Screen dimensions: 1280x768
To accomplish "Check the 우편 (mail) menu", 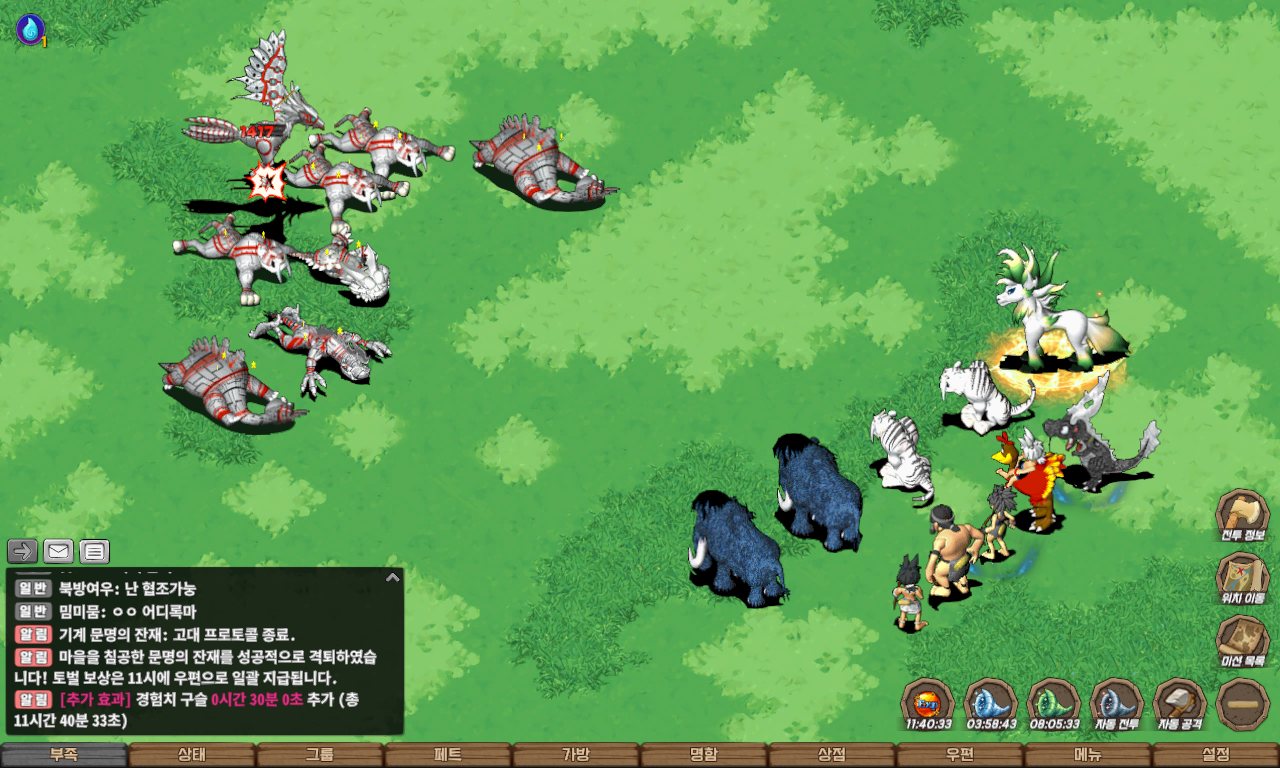I will pyautogui.click(x=960, y=755).
